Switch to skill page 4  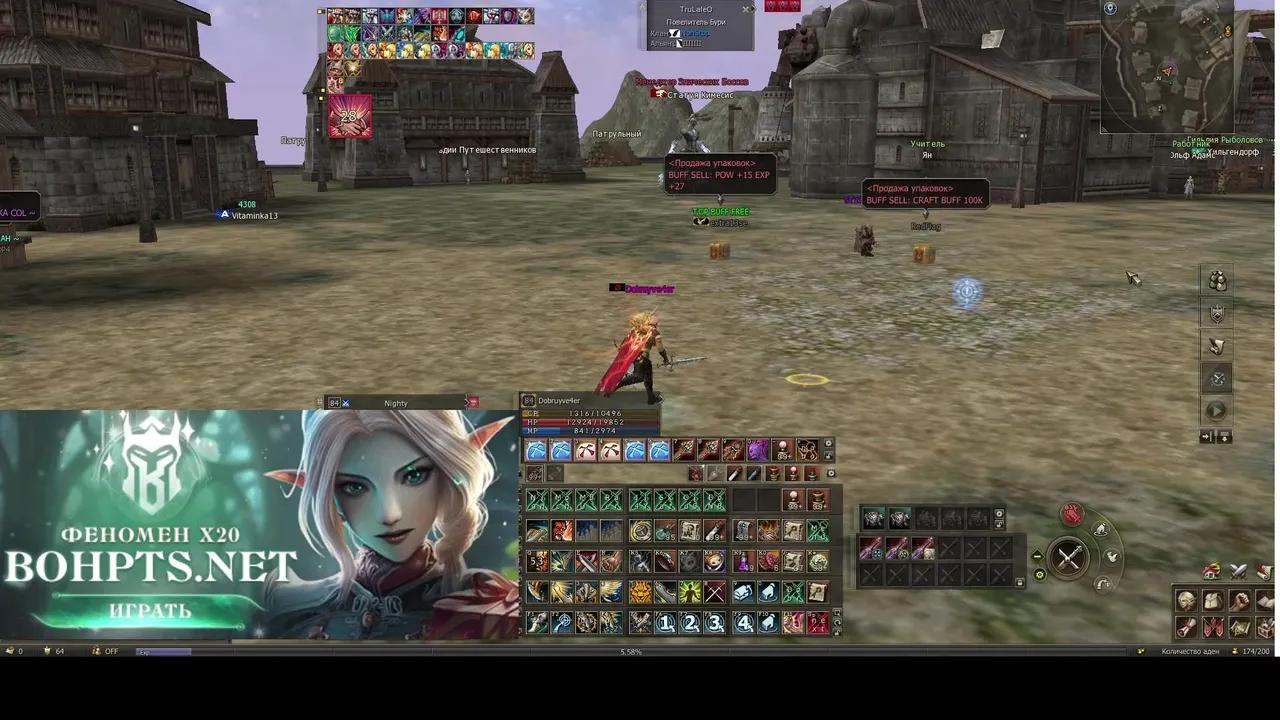click(741, 622)
